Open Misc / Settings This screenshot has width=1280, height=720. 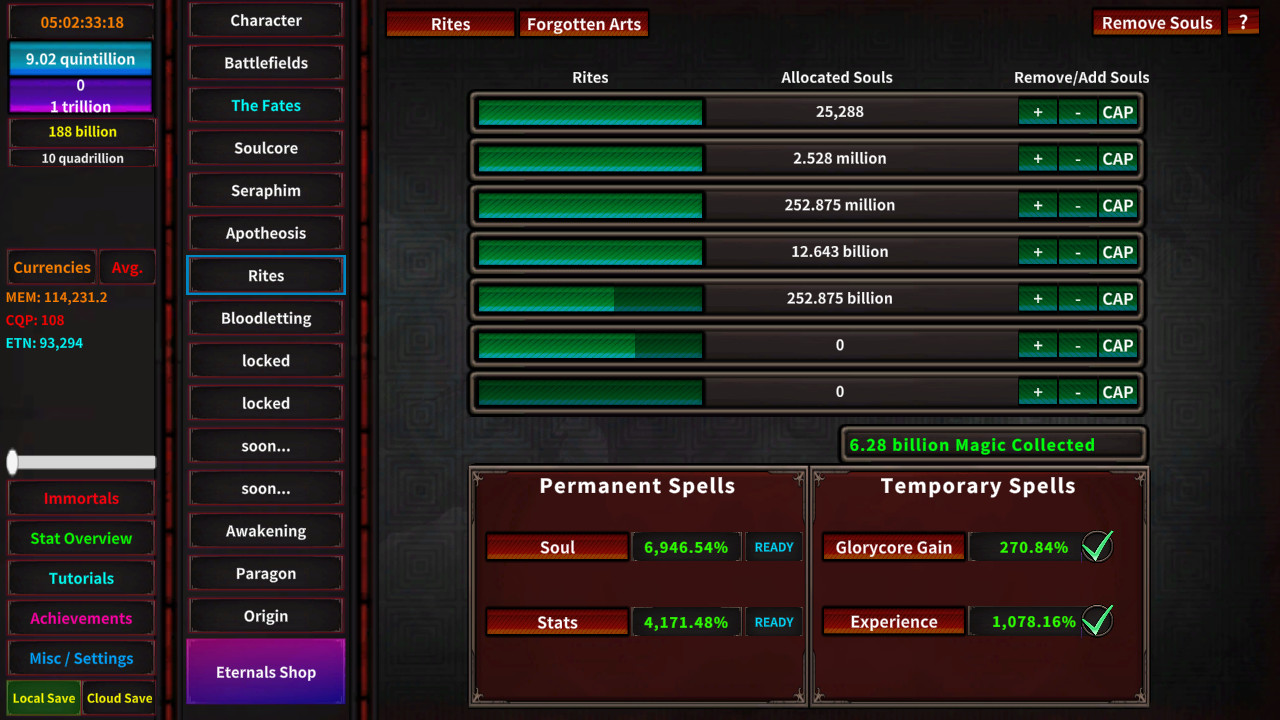tap(80, 658)
